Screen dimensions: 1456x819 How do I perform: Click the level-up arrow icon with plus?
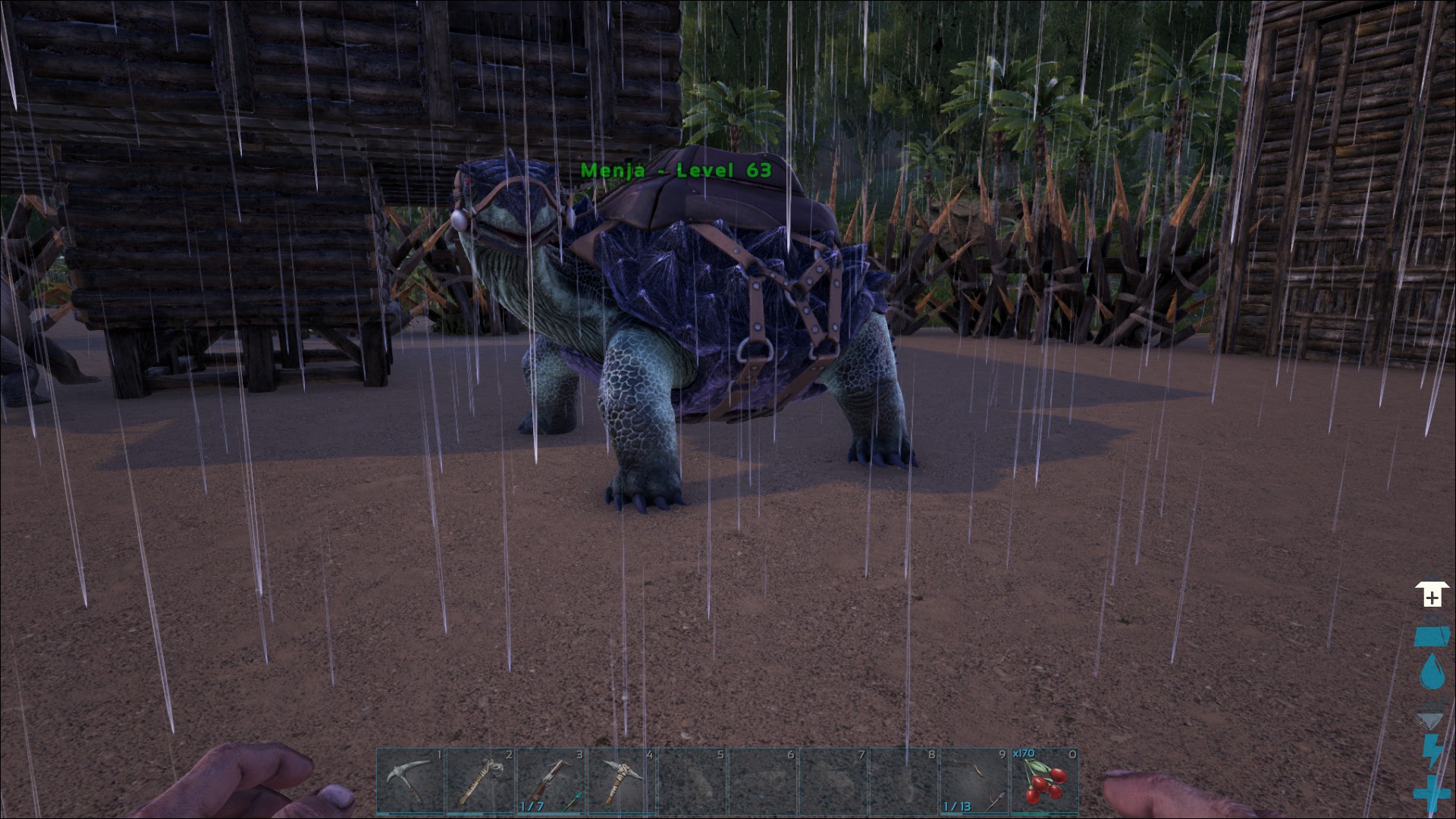tap(1432, 595)
